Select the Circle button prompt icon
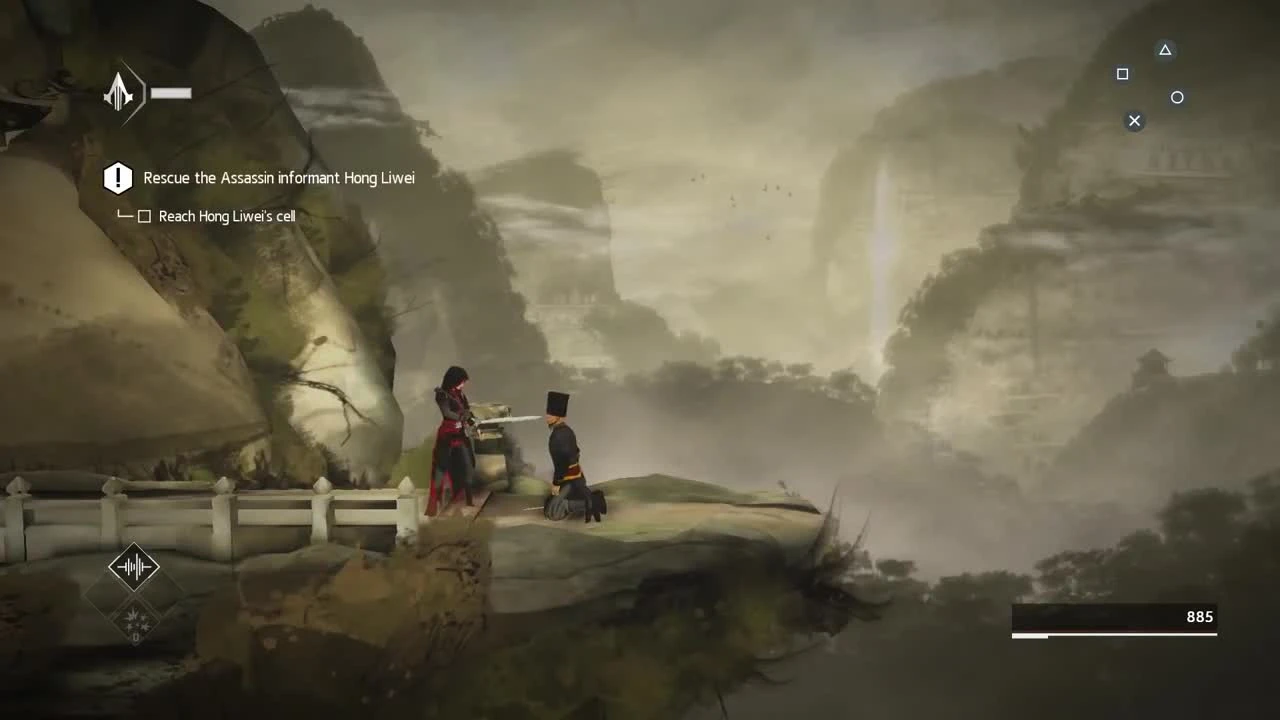The width and height of the screenshot is (1280, 720). [x=1177, y=97]
